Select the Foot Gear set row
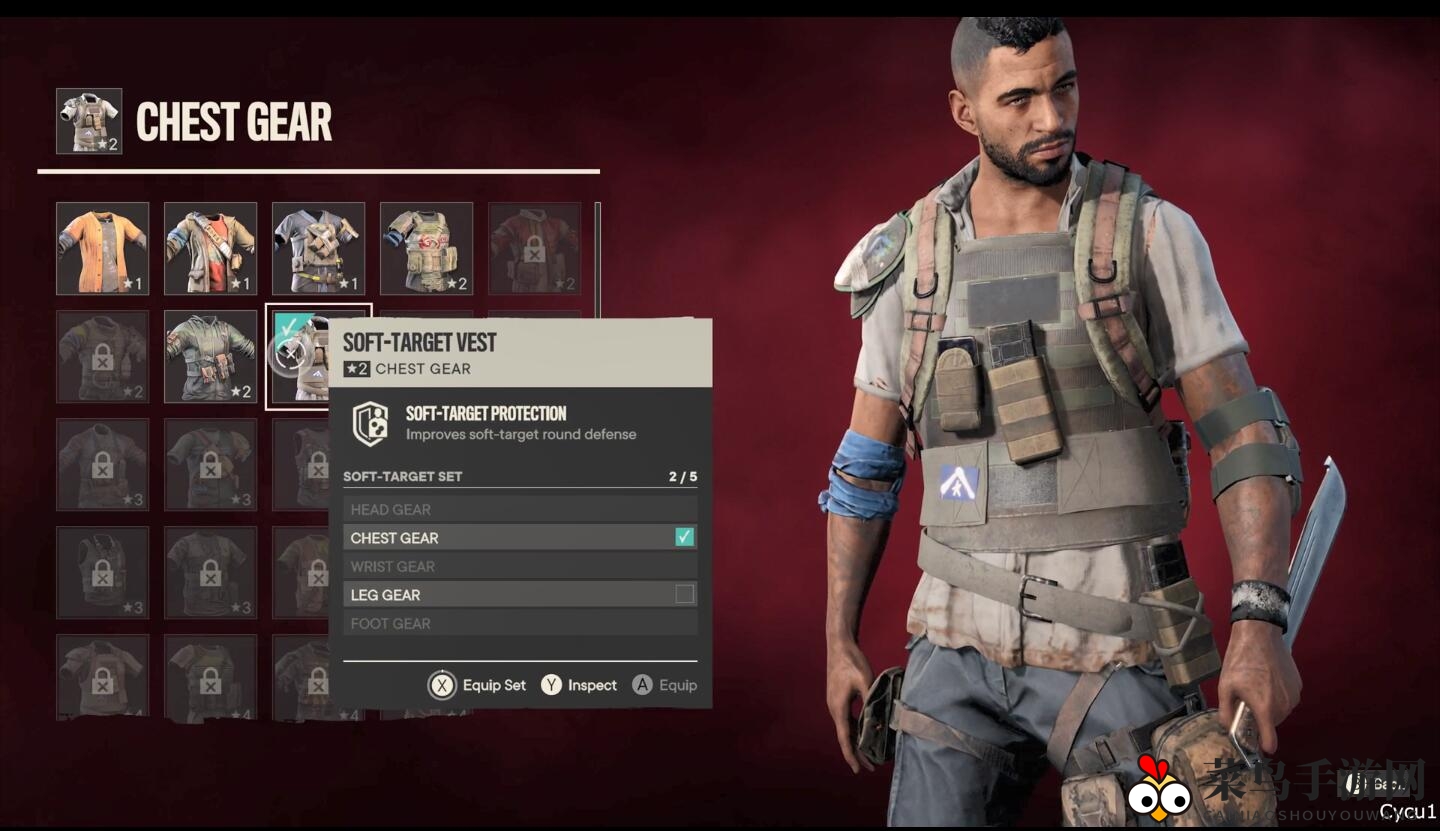The image size is (1440, 831). click(520, 624)
